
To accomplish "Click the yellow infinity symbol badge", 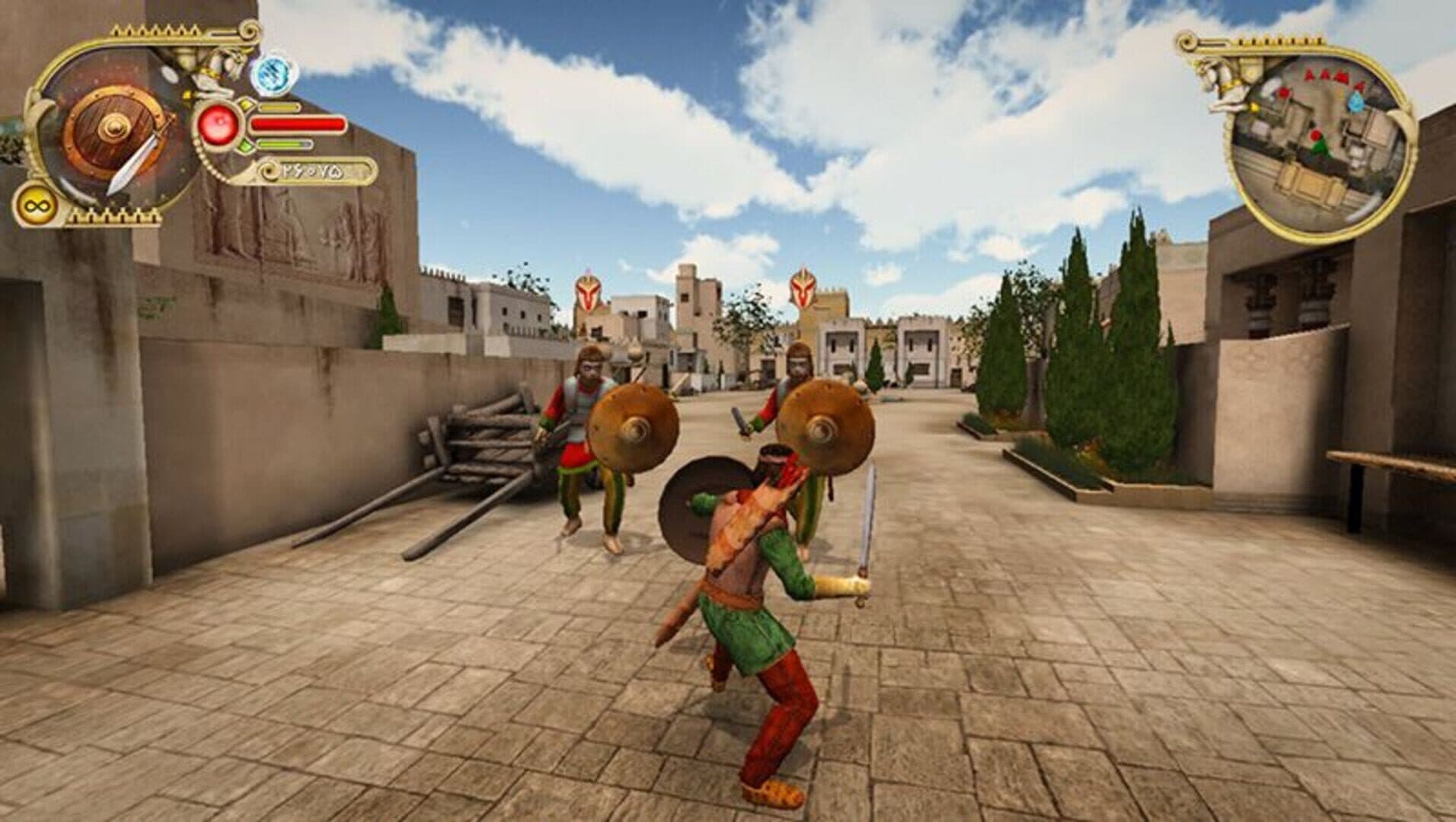I will [x=33, y=205].
